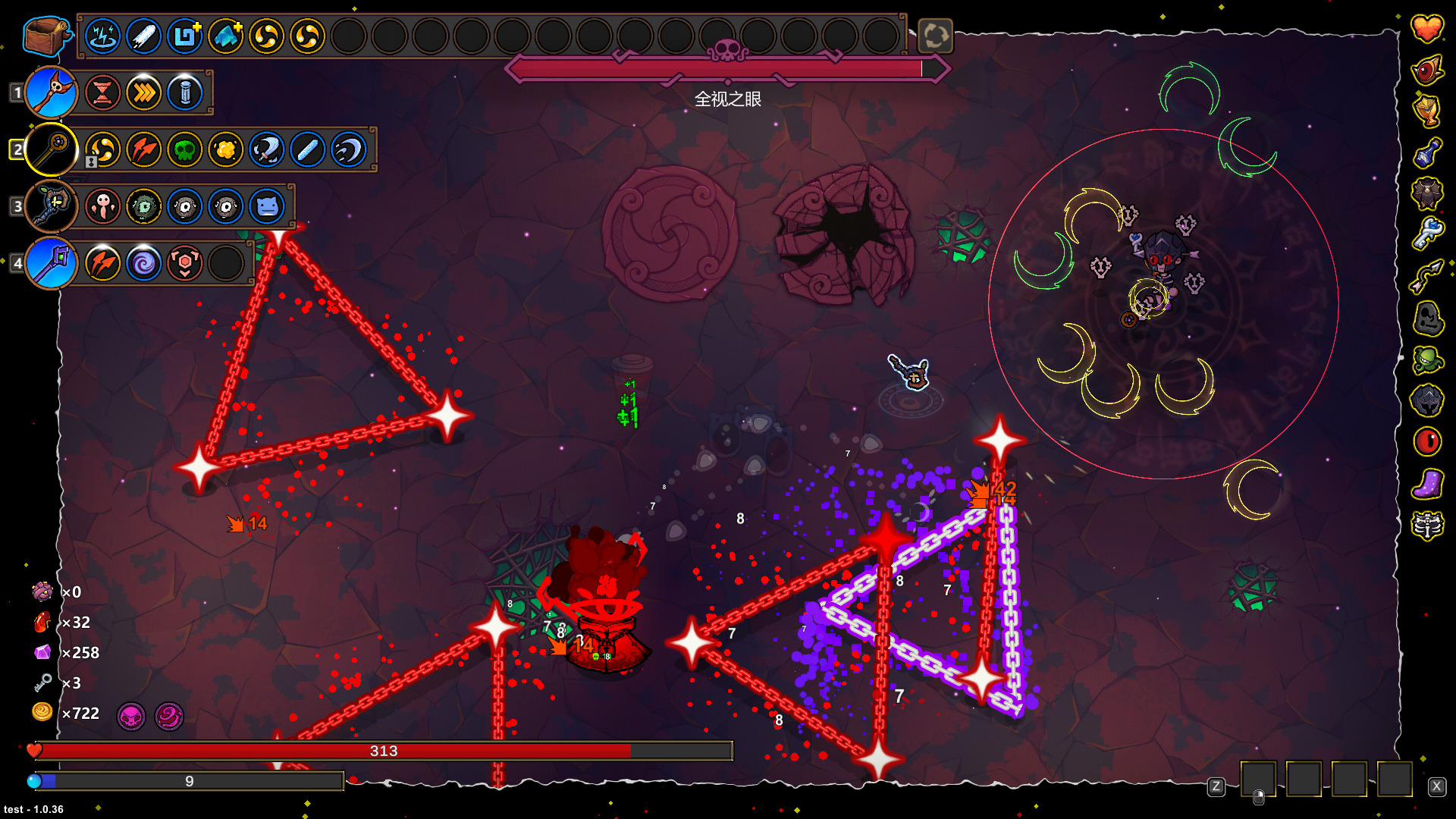Inspect the golden chalice relic
The width and height of the screenshot is (1456, 819).
point(1426,111)
